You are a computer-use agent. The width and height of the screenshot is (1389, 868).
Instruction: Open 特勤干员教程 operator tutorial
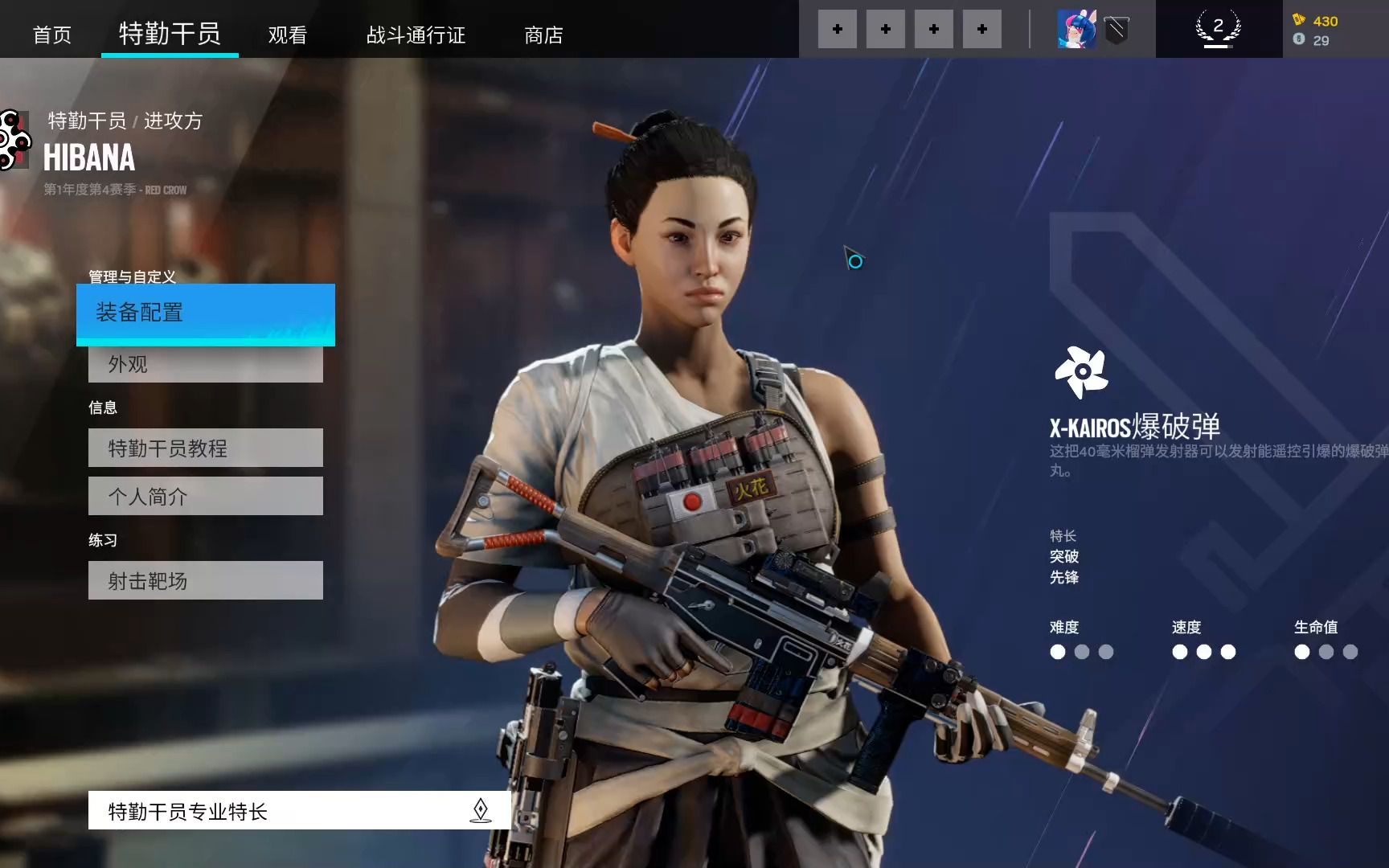point(206,448)
